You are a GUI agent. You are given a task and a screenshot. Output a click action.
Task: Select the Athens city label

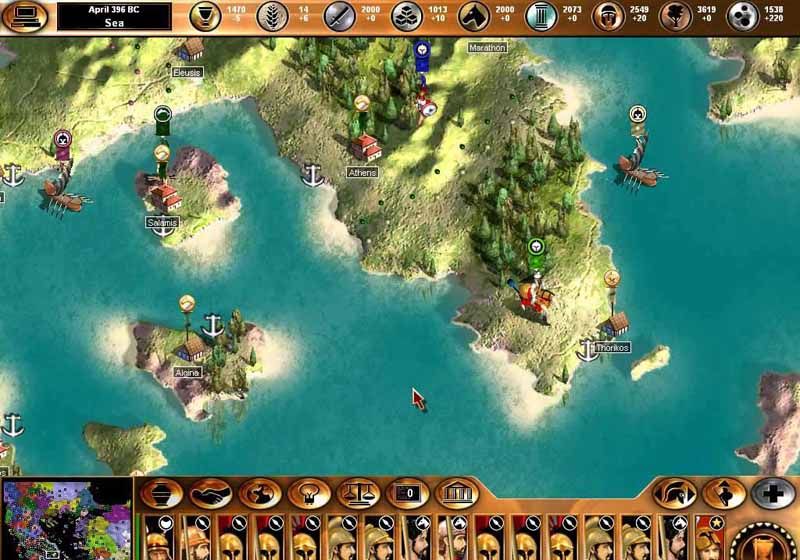(362, 172)
